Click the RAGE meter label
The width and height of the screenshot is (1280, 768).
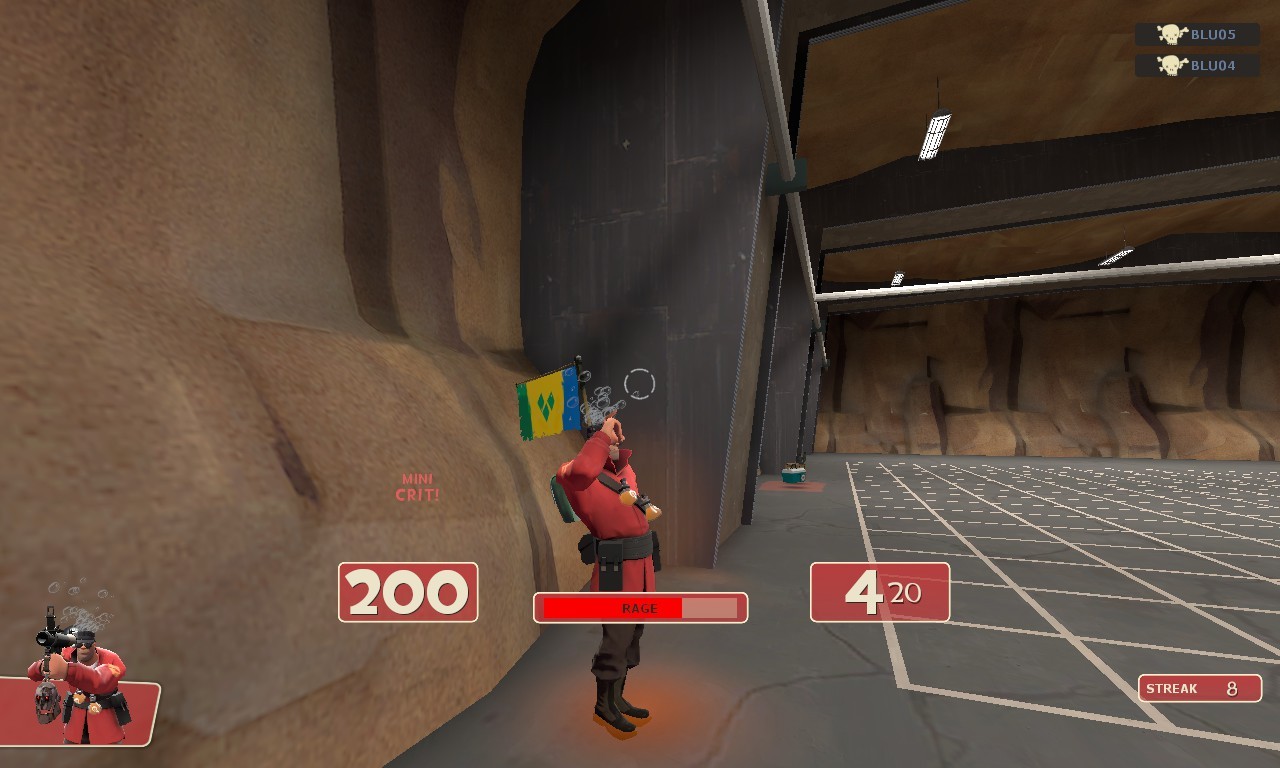[x=640, y=607]
